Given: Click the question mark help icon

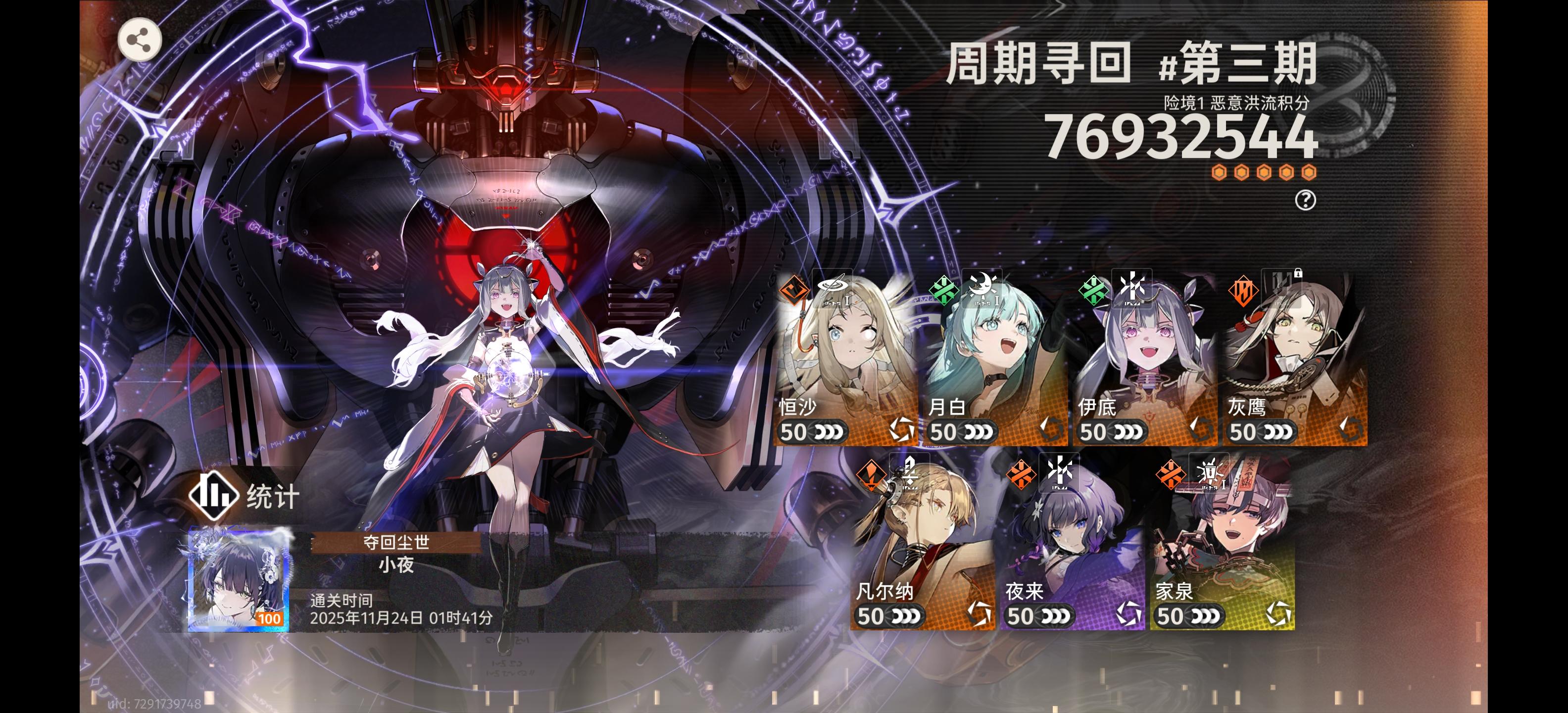Looking at the screenshot, I should (1306, 202).
